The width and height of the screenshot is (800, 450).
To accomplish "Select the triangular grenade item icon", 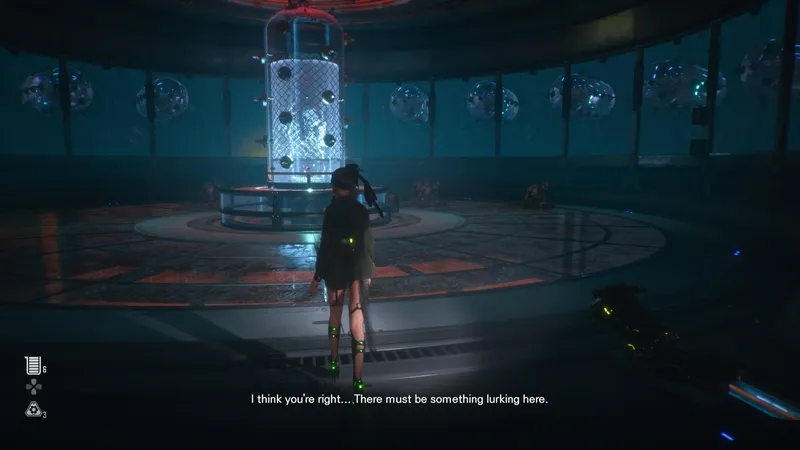I will pyautogui.click(x=32, y=408).
